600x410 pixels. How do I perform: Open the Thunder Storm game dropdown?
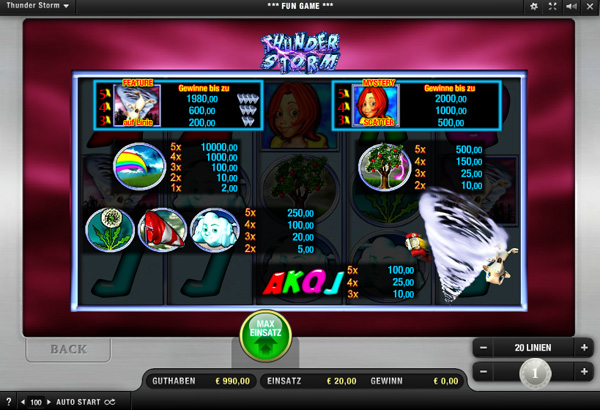38,6
